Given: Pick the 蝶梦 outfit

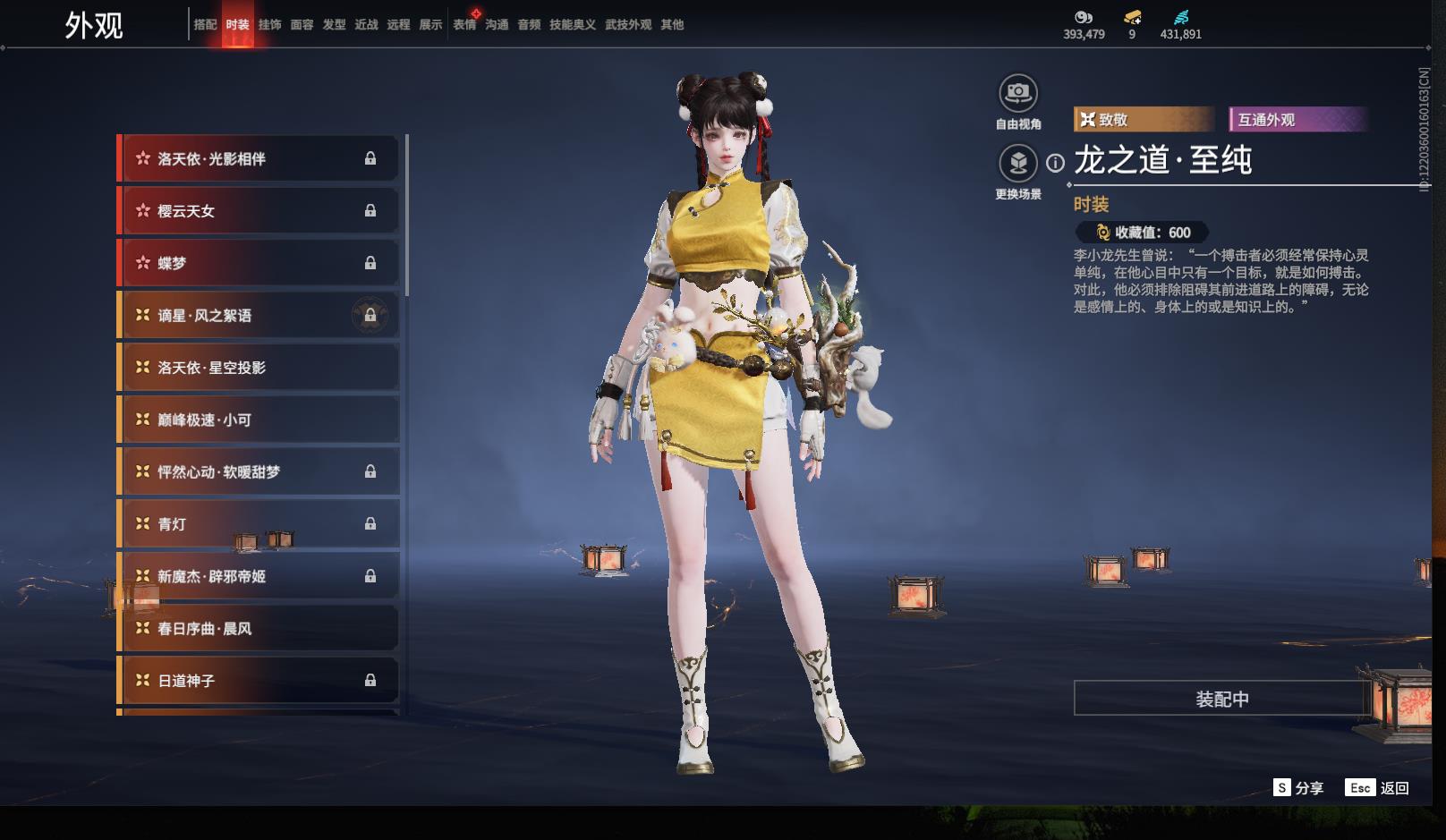Looking at the screenshot, I should pos(258,263).
